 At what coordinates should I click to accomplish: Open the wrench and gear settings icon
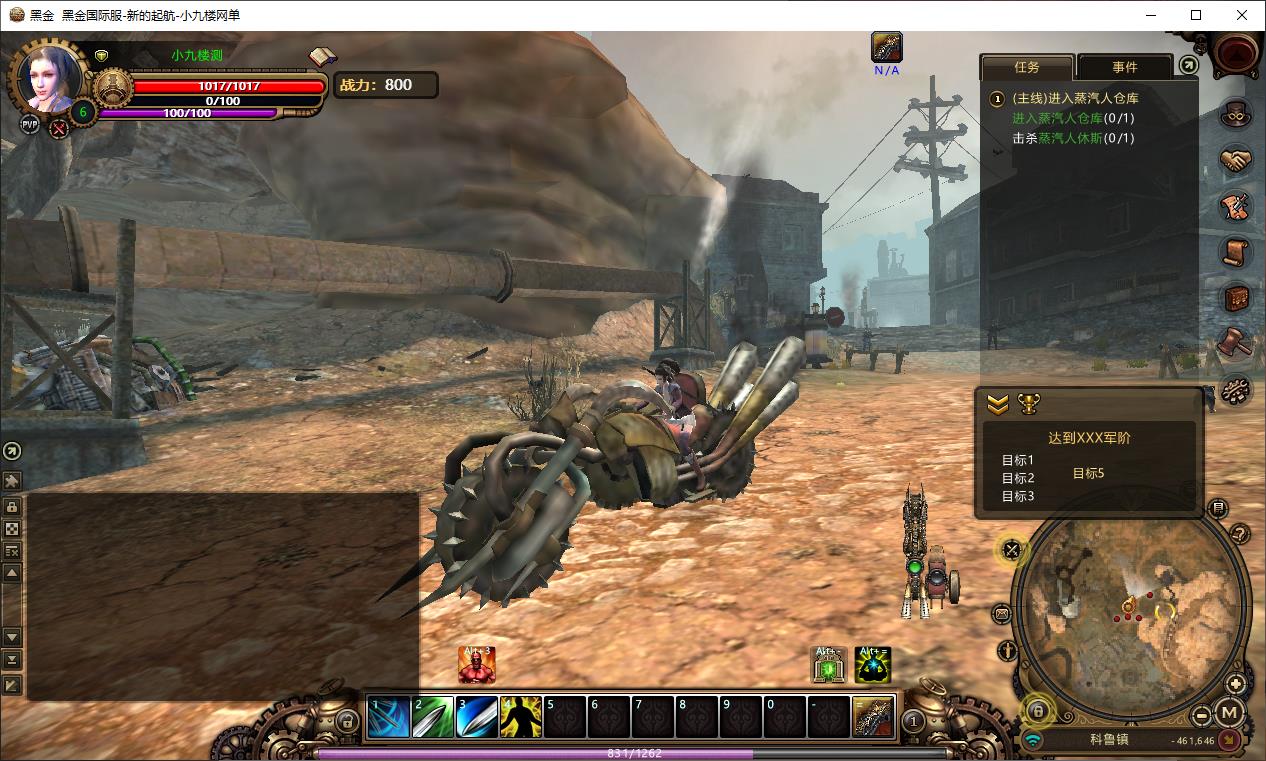pyautogui.click(x=1237, y=389)
